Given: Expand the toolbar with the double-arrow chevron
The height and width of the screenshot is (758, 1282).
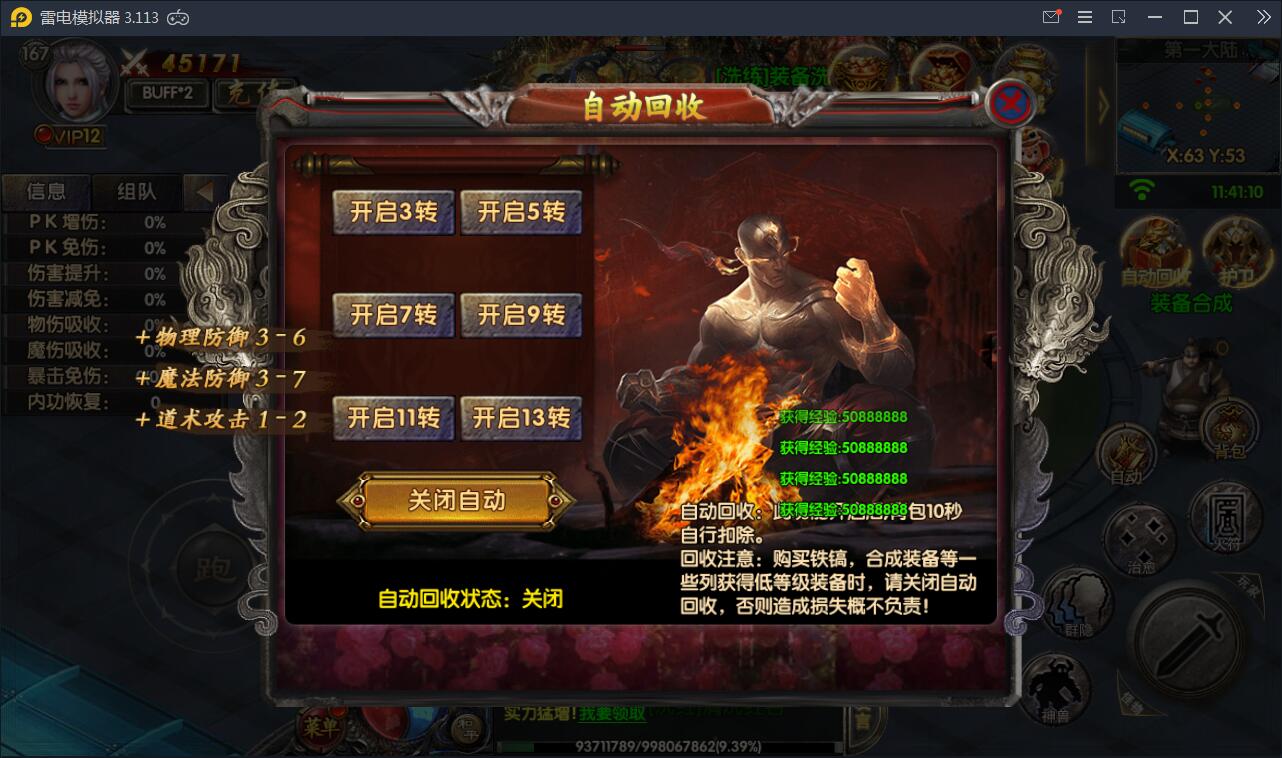Looking at the screenshot, I should [1262, 17].
